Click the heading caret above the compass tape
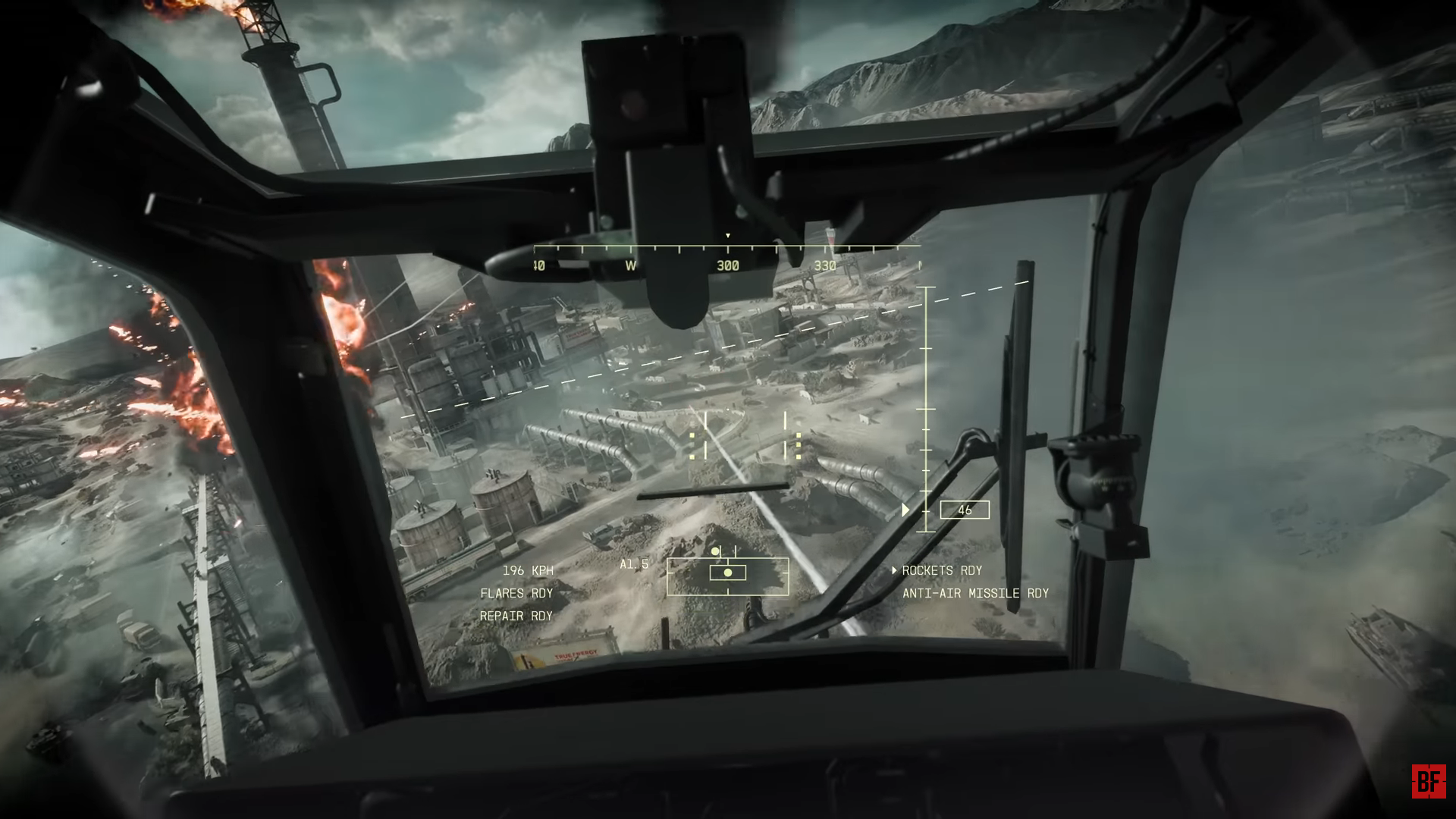The image size is (1456, 819). (x=730, y=237)
